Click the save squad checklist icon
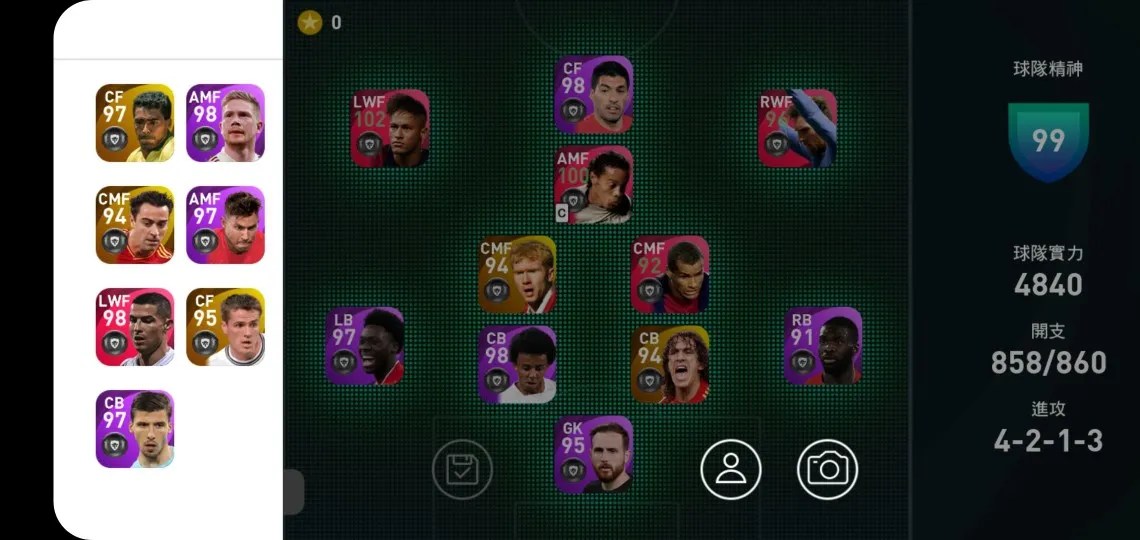This screenshot has width=1140, height=540. [462, 469]
